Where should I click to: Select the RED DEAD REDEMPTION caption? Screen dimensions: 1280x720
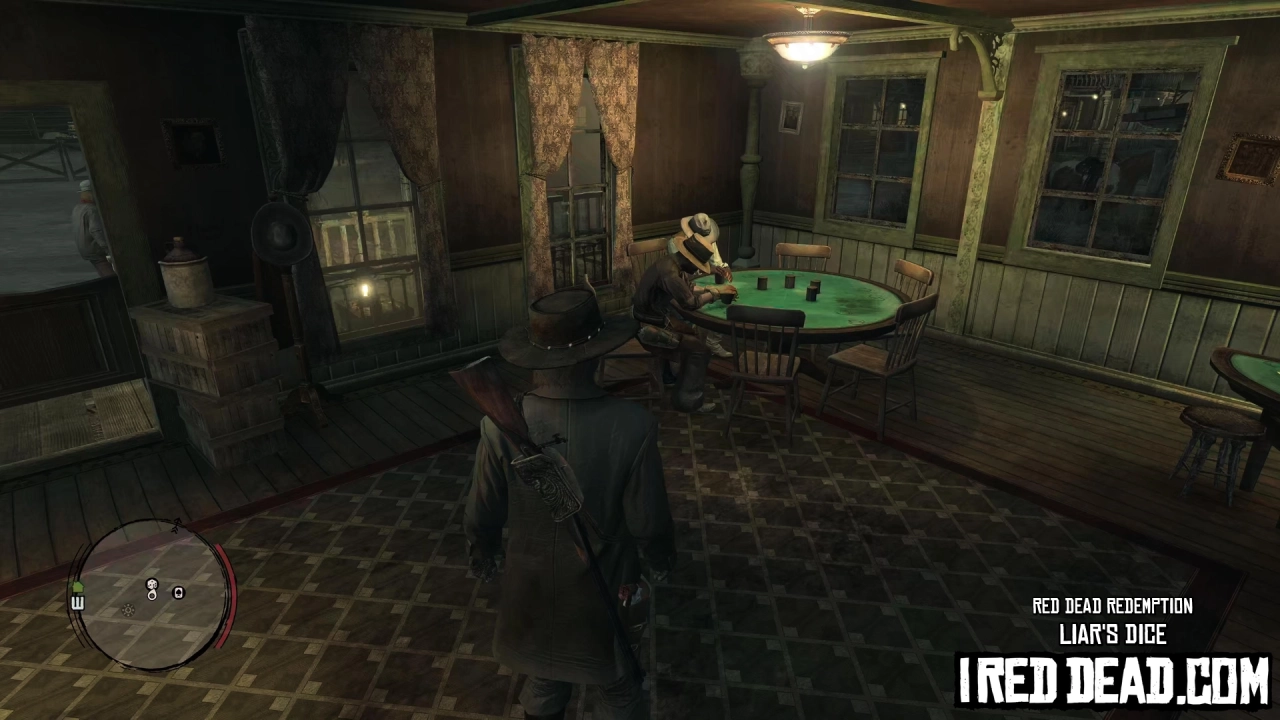[x=1111, y=606]
